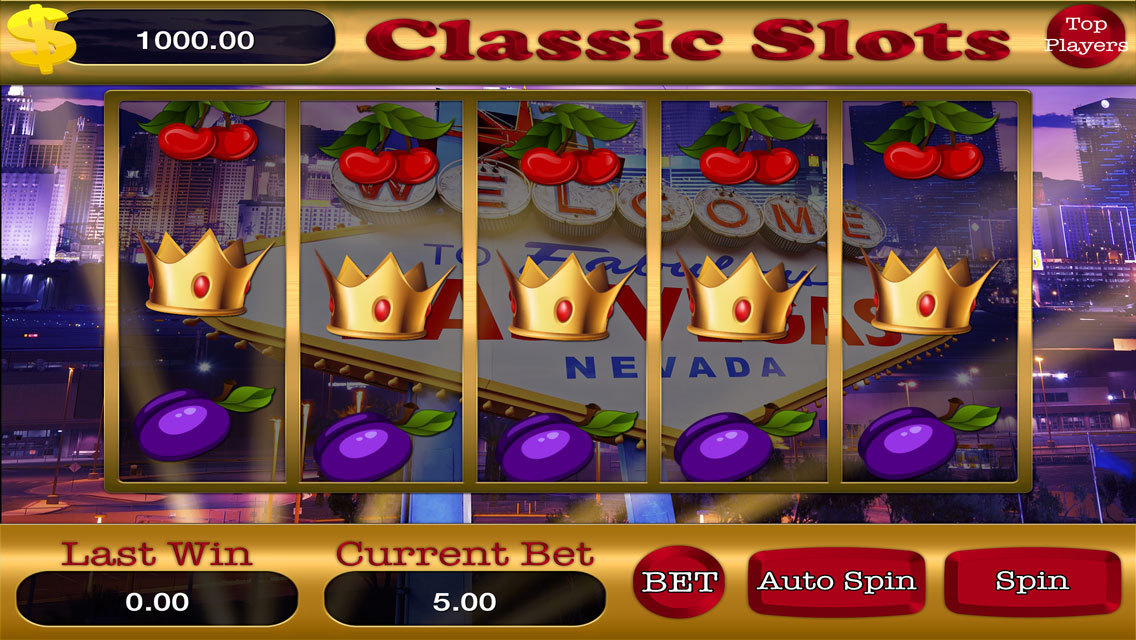Click the gold dollar sign icon
Viewport: 1136px width, 640px height.
coord(40,38)
